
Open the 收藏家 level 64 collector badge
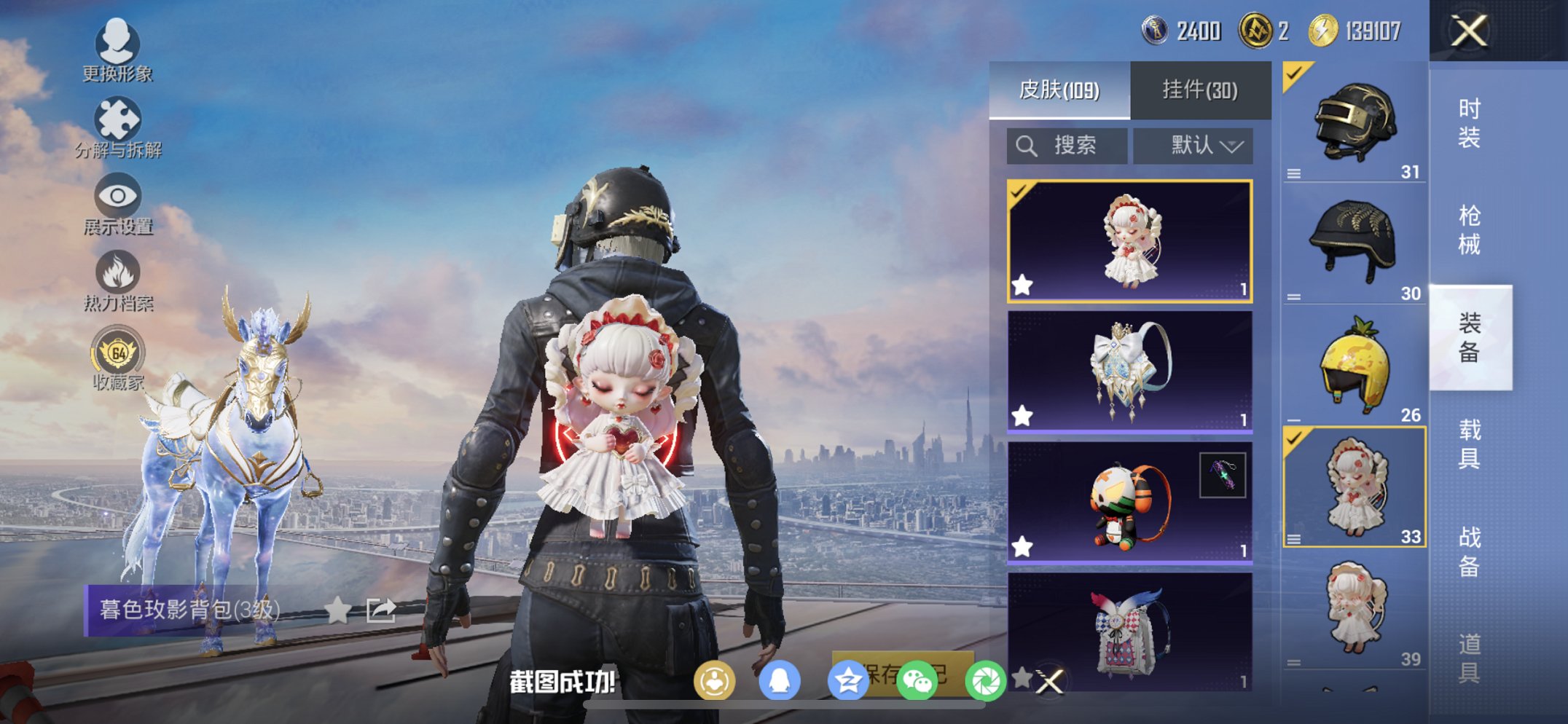coord(117,353)
